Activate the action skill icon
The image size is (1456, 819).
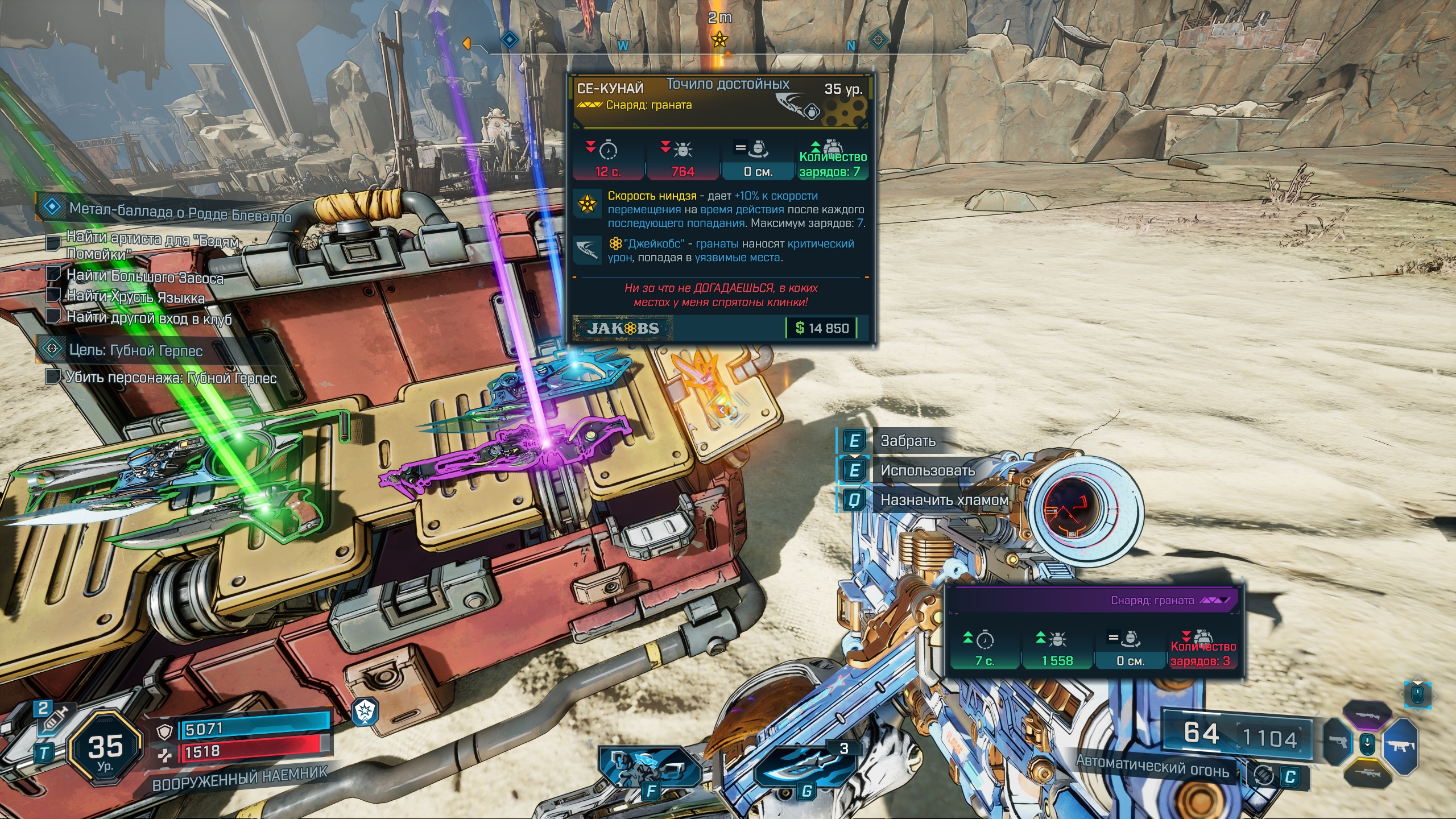650,768
